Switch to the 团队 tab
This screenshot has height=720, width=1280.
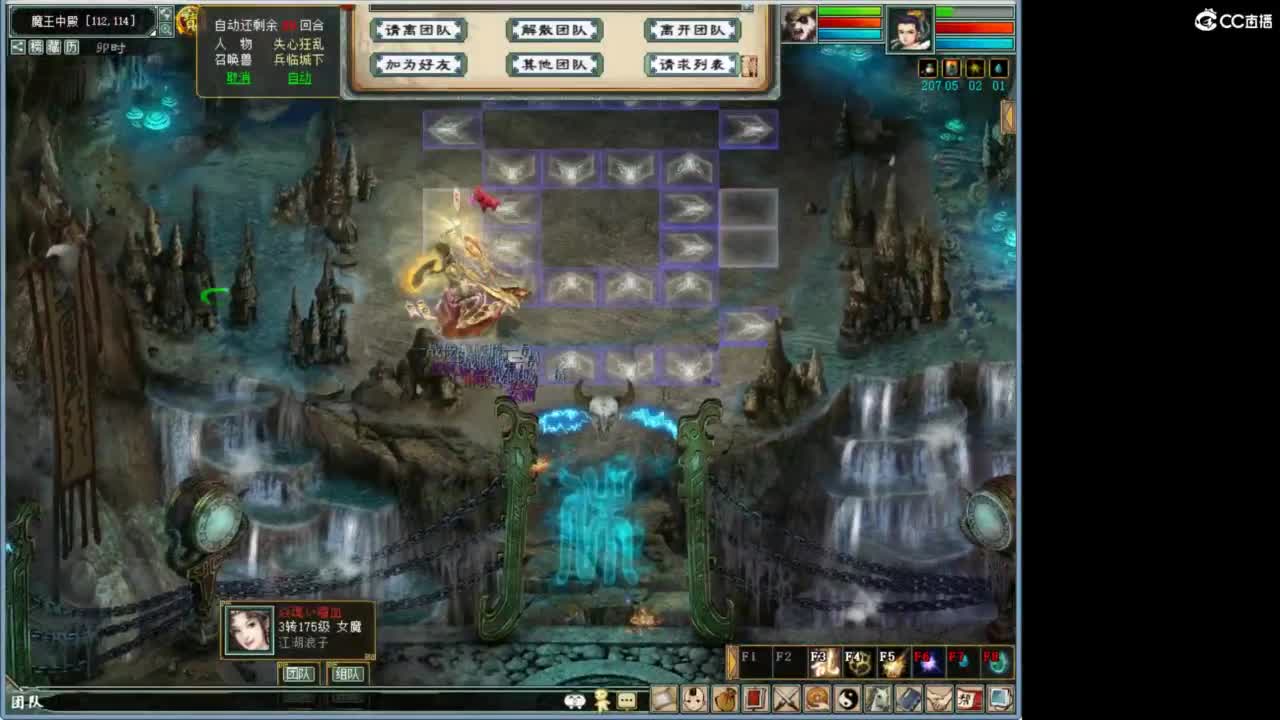298,674
